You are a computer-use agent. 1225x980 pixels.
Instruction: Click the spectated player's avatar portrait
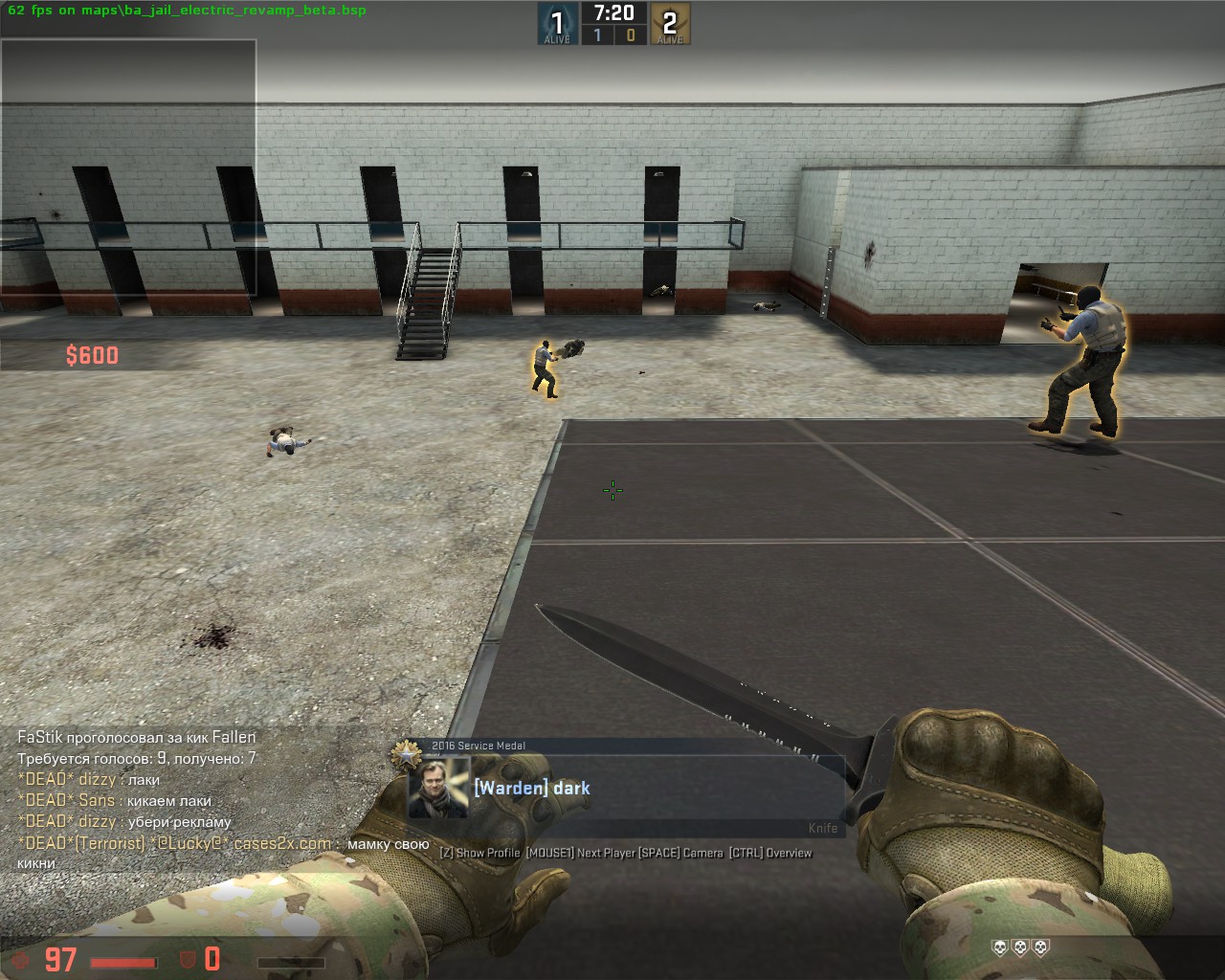438,789
